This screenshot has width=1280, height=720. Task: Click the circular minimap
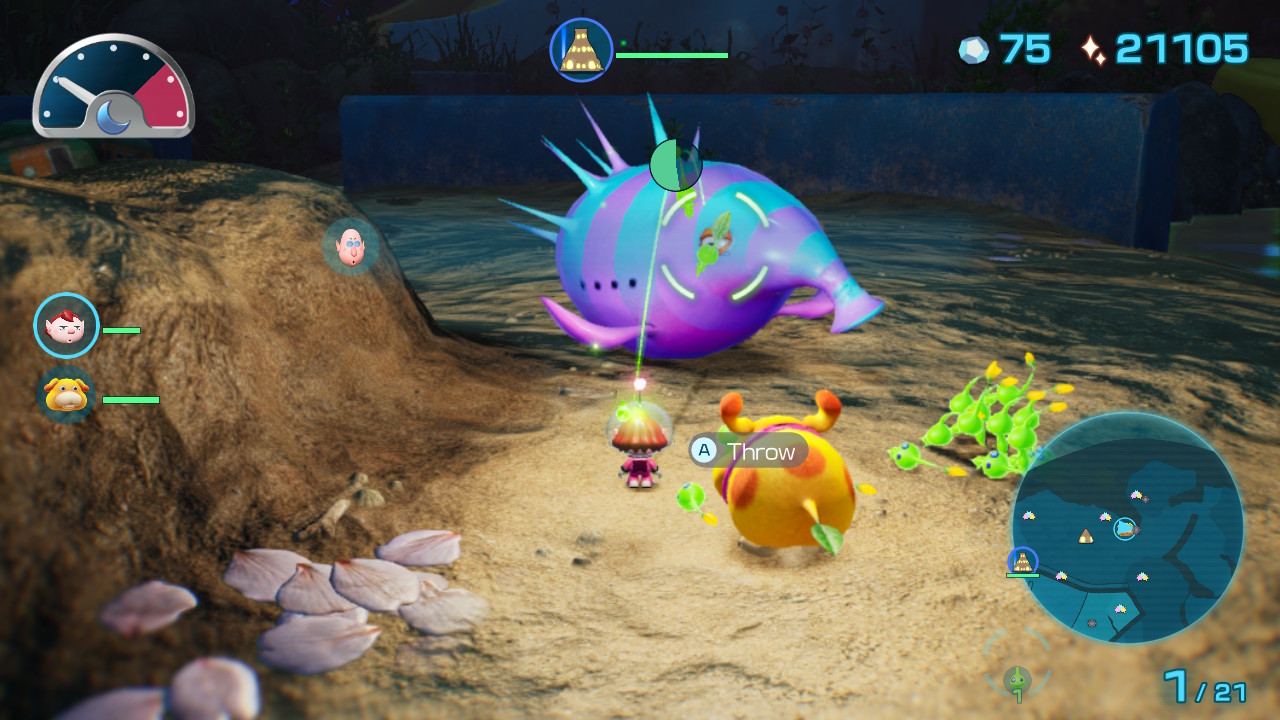tap(1127, 527)
